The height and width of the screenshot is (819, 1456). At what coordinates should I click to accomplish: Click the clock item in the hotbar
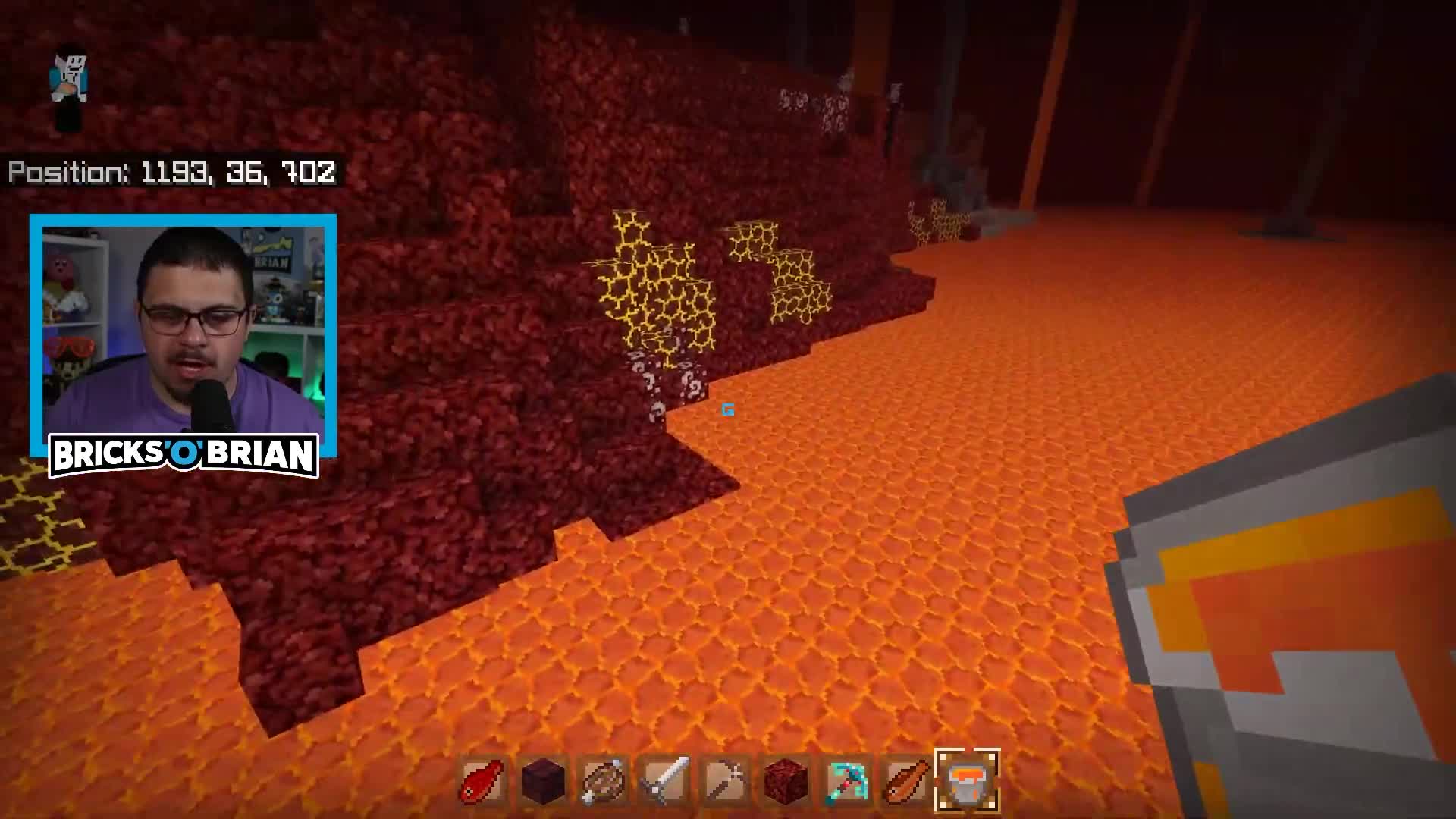[x=603, y=781]
